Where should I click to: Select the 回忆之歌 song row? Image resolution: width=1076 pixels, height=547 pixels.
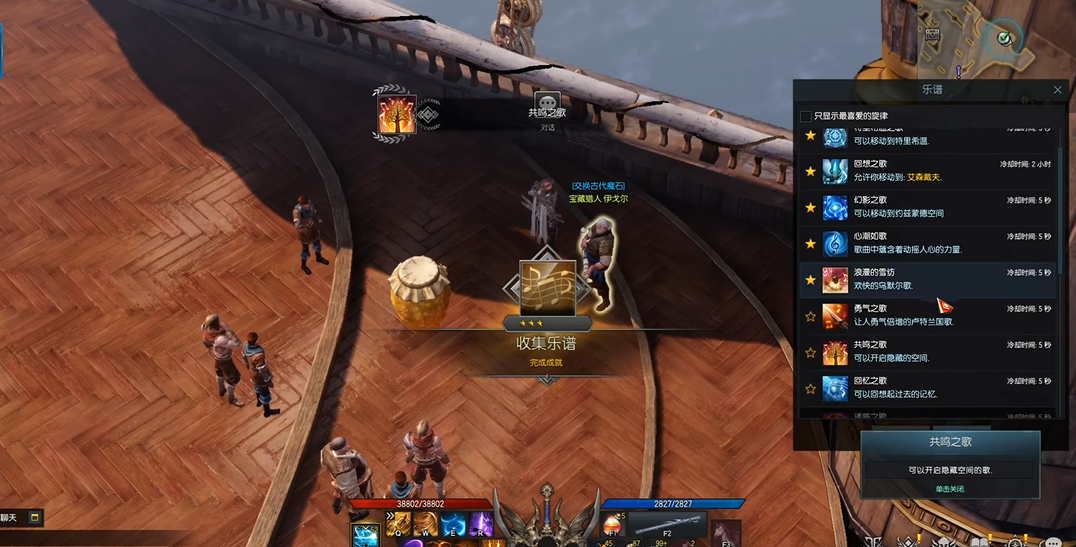coord(930,388)
